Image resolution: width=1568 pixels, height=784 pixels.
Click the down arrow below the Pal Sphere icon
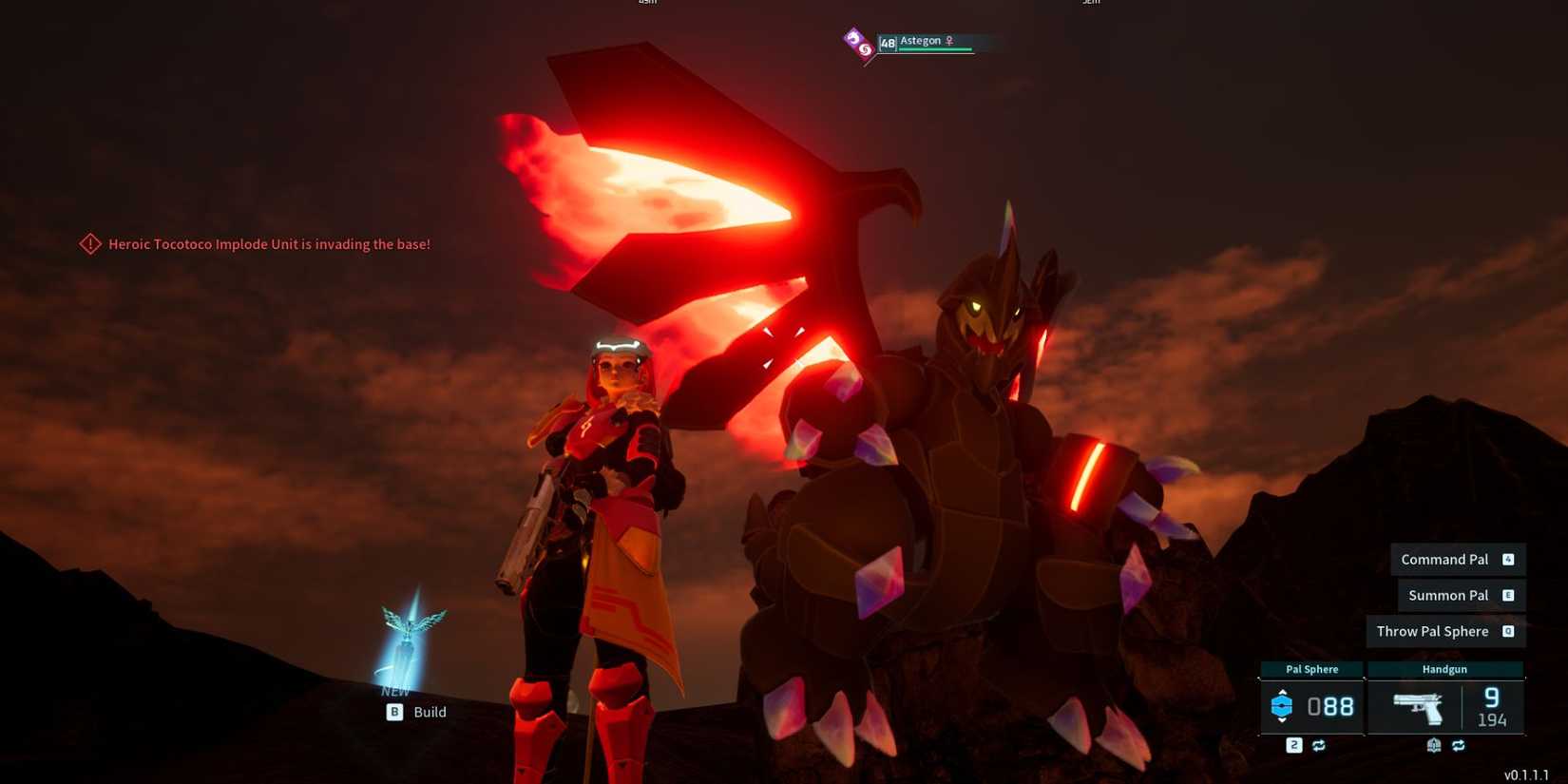pyautogui.click(x=1283, y=720)
